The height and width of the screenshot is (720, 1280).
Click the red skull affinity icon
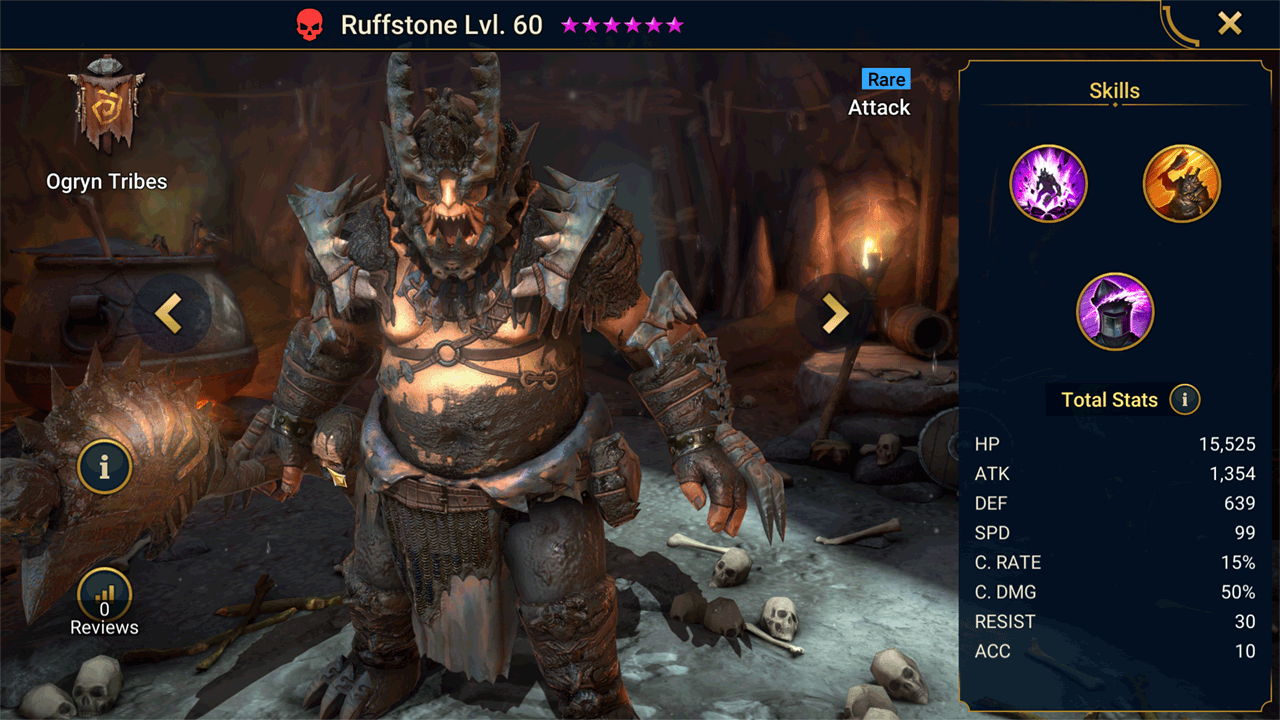click(310, 26)
